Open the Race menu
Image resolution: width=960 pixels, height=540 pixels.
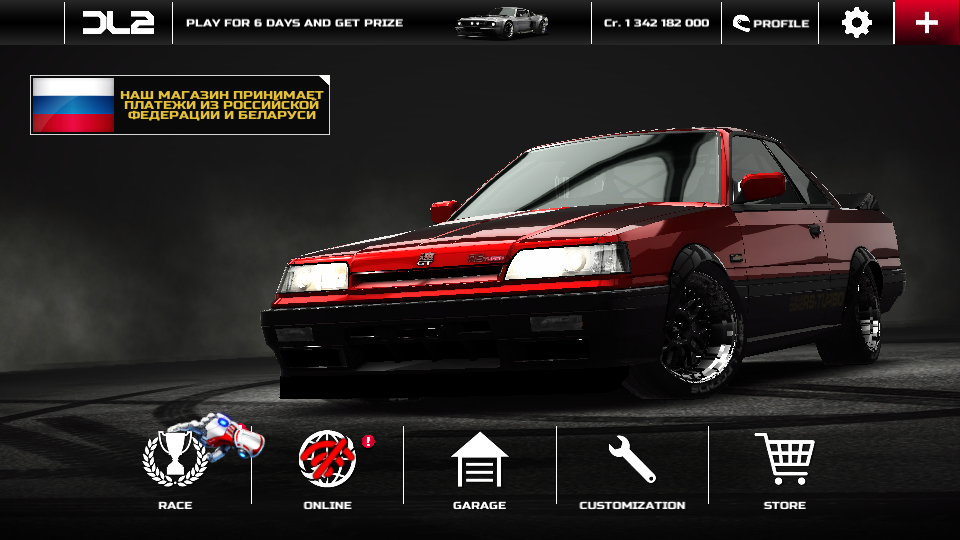coord(175,465)
